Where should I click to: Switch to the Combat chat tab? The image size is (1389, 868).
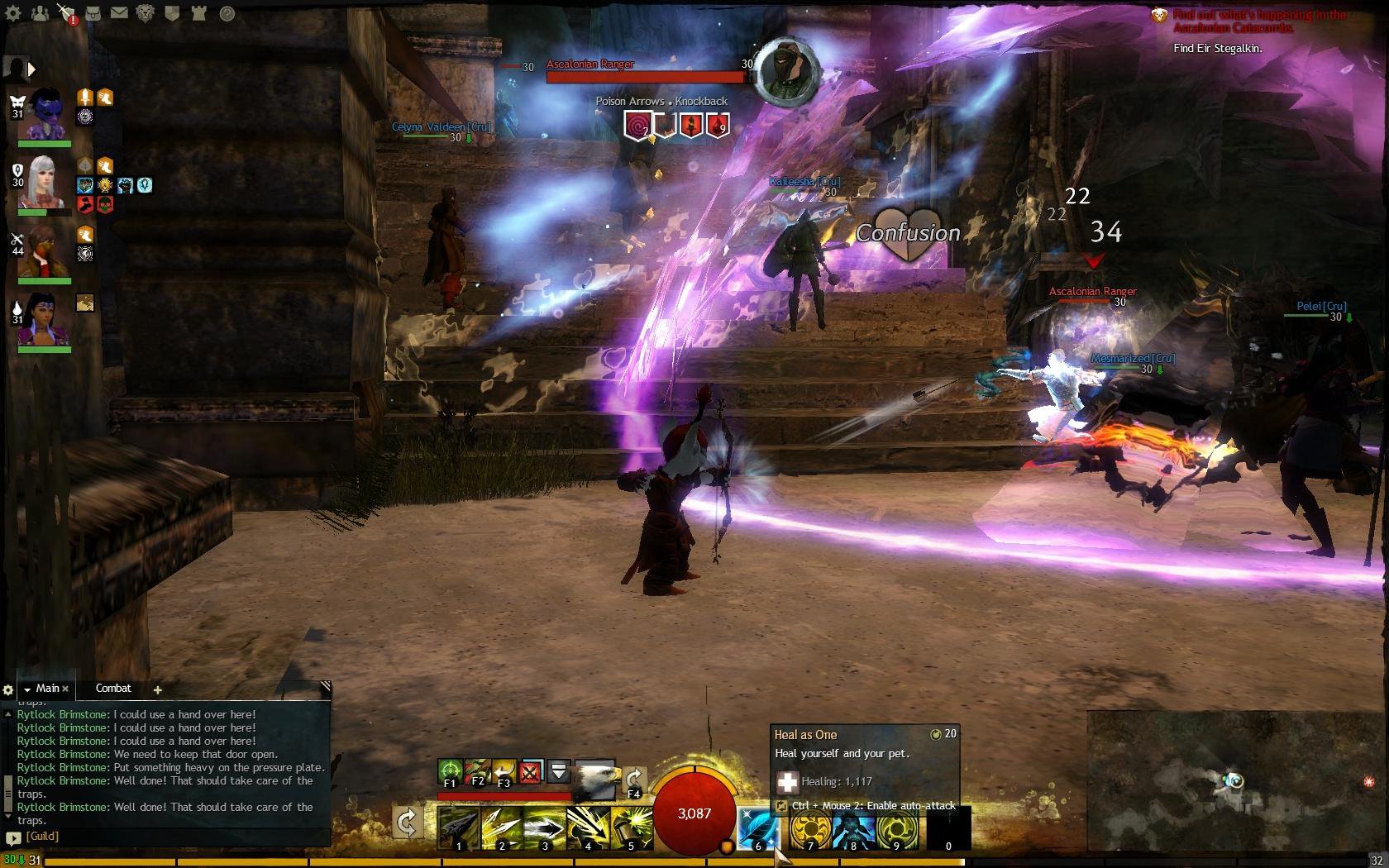click(113, 688)
